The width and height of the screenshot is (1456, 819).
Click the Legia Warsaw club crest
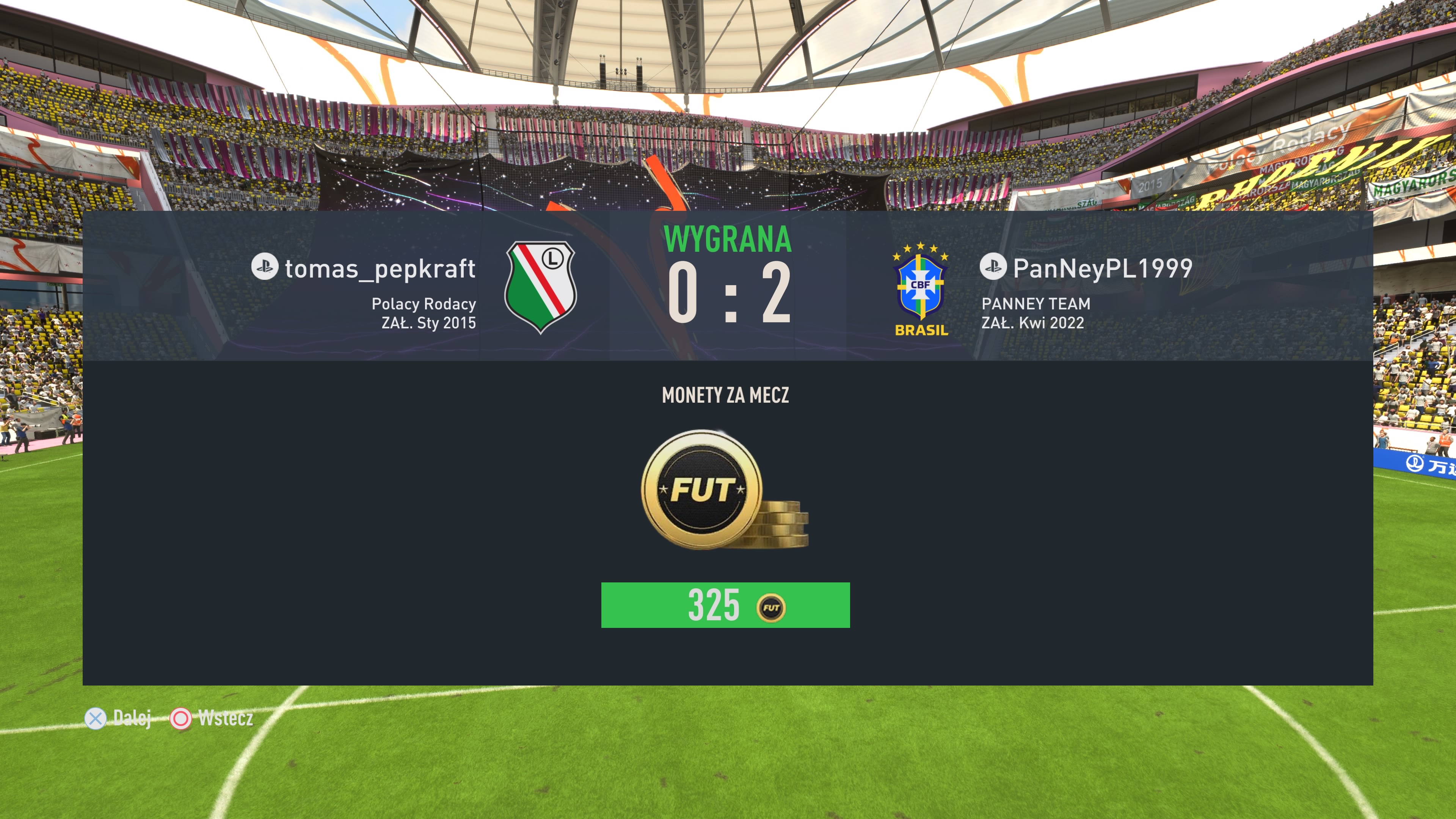point(540,287)
